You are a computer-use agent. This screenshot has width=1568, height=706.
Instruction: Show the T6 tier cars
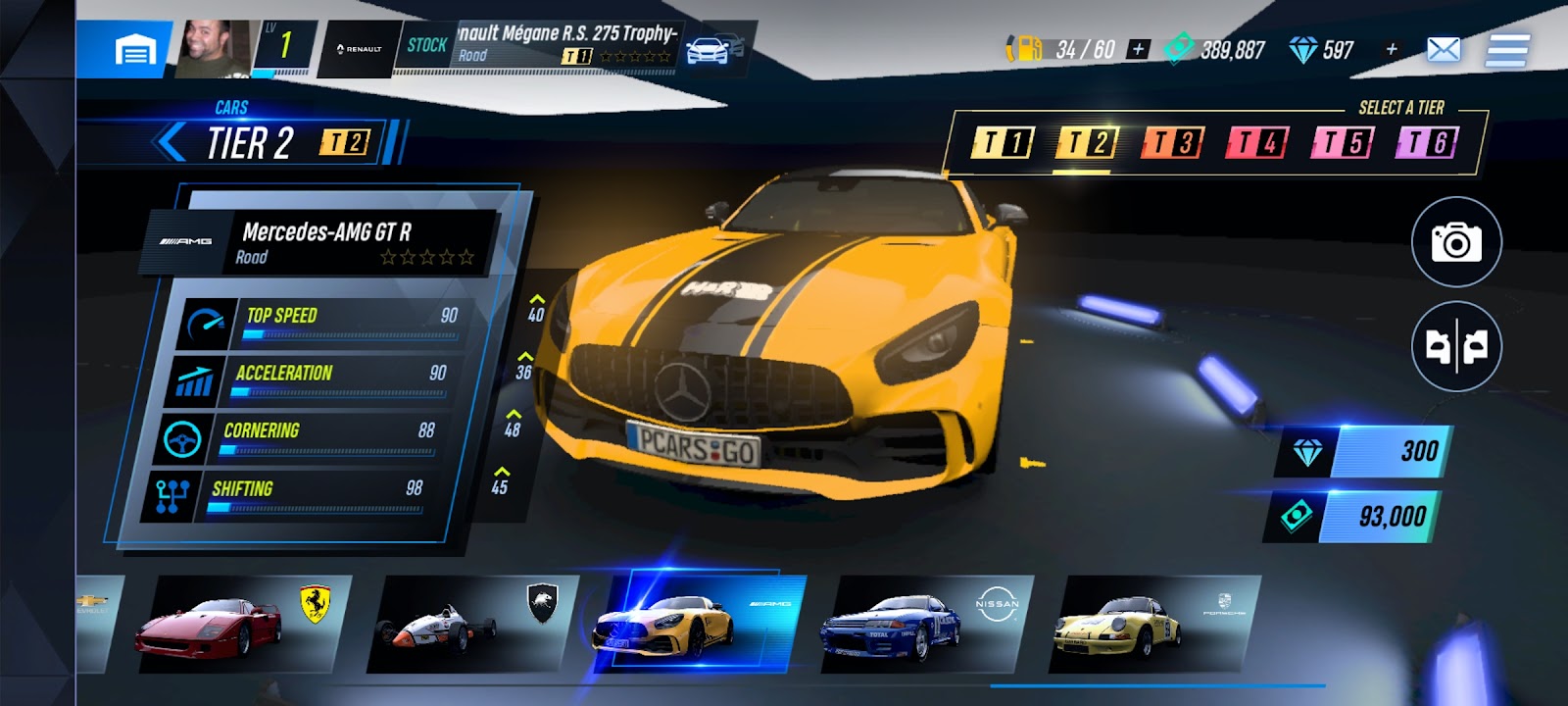click(x=1427, y=143)
